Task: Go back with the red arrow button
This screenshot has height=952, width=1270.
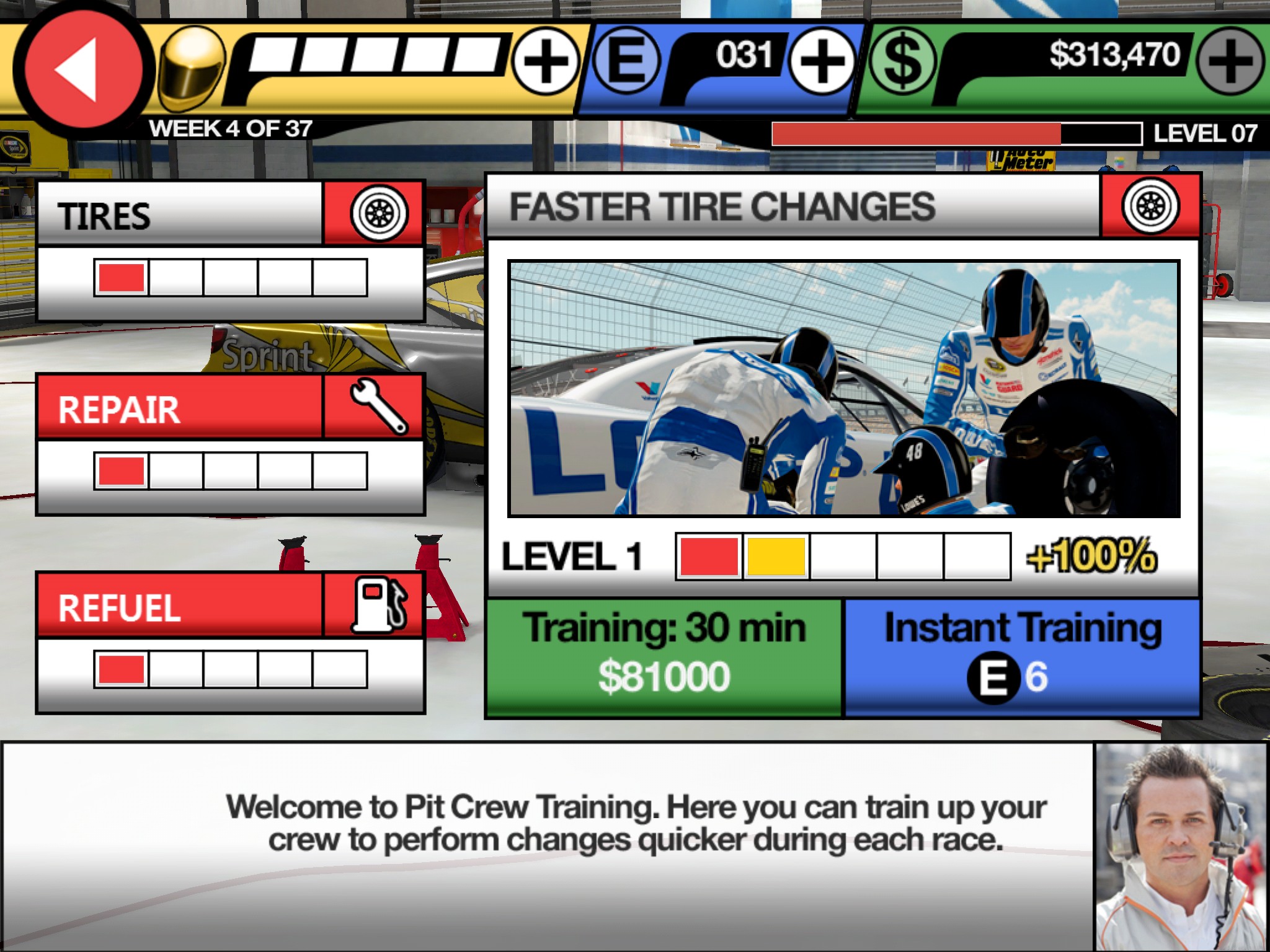Action: point(79,69)
